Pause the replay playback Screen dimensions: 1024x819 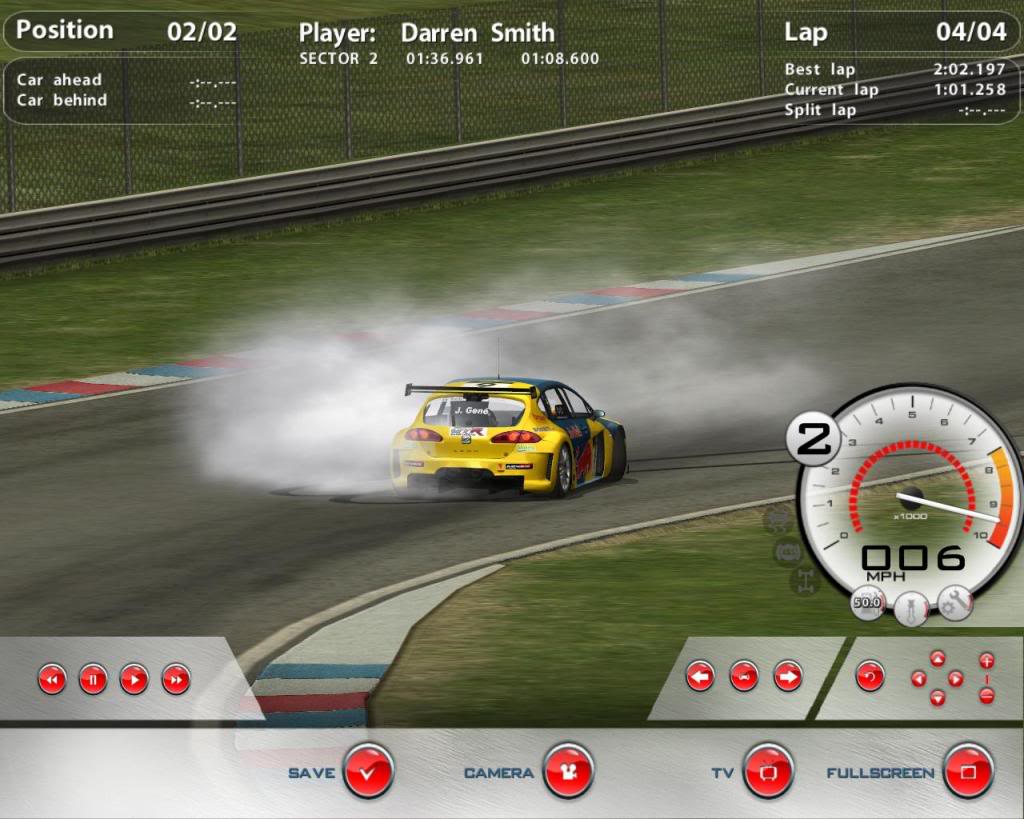pos(93,679)
